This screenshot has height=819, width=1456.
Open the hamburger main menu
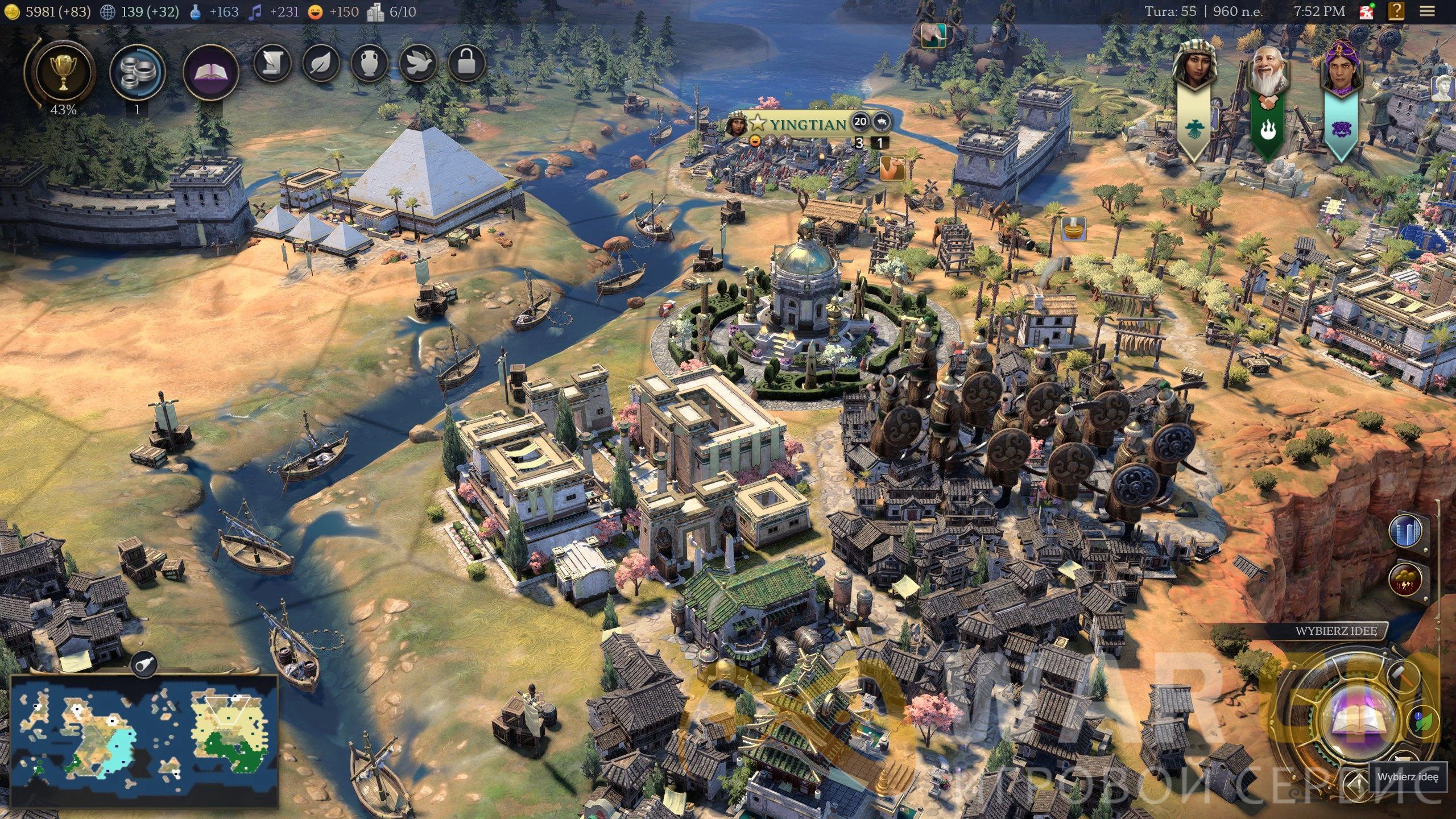click(x=1427, y=11)
